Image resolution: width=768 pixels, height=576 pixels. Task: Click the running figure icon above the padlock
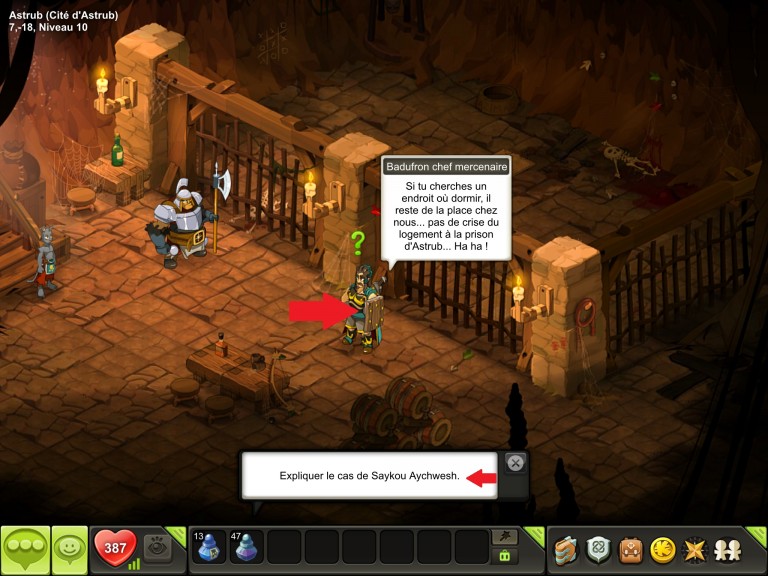[505, 537]
